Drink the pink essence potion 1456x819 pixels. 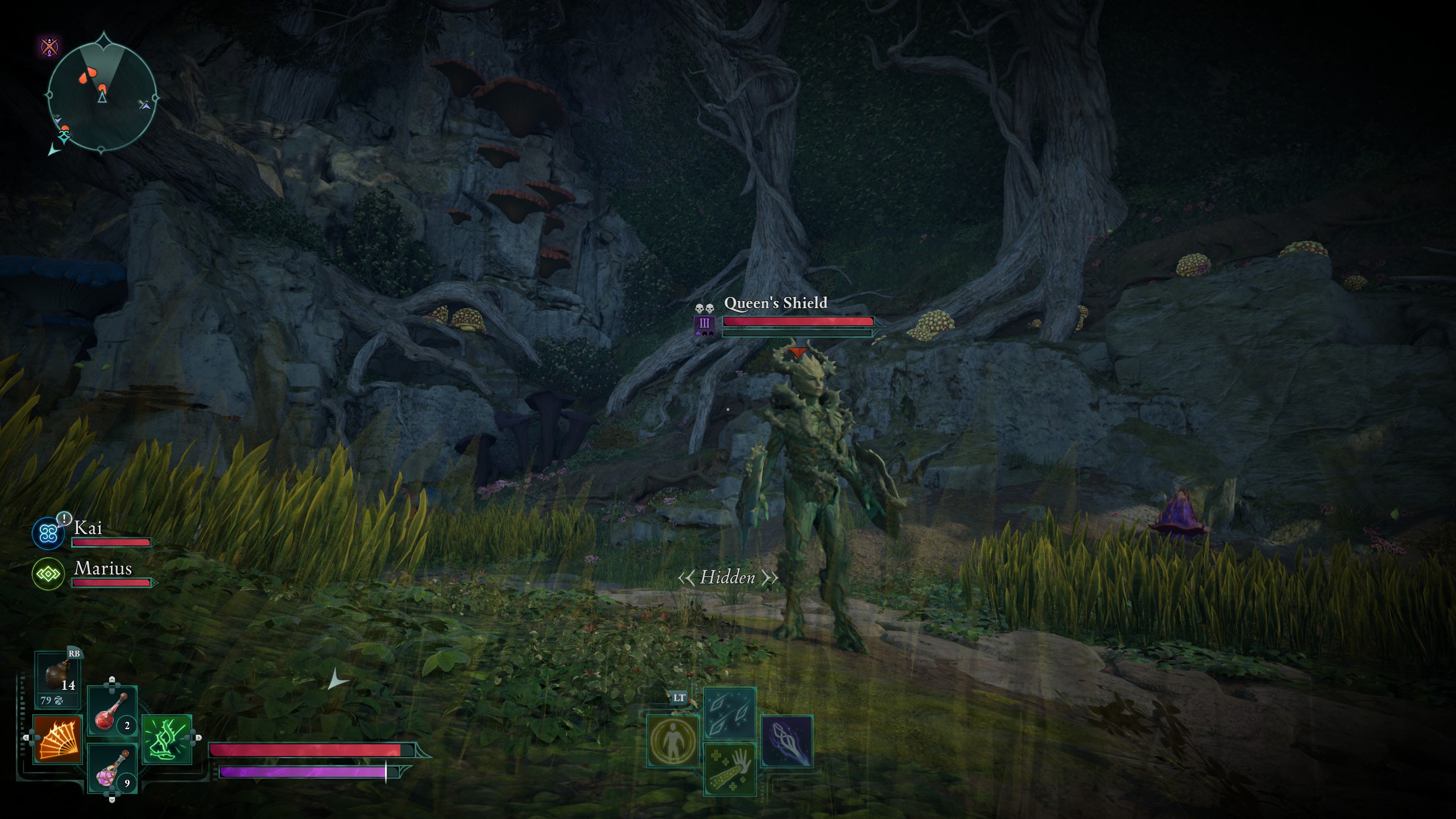[112, 769]
